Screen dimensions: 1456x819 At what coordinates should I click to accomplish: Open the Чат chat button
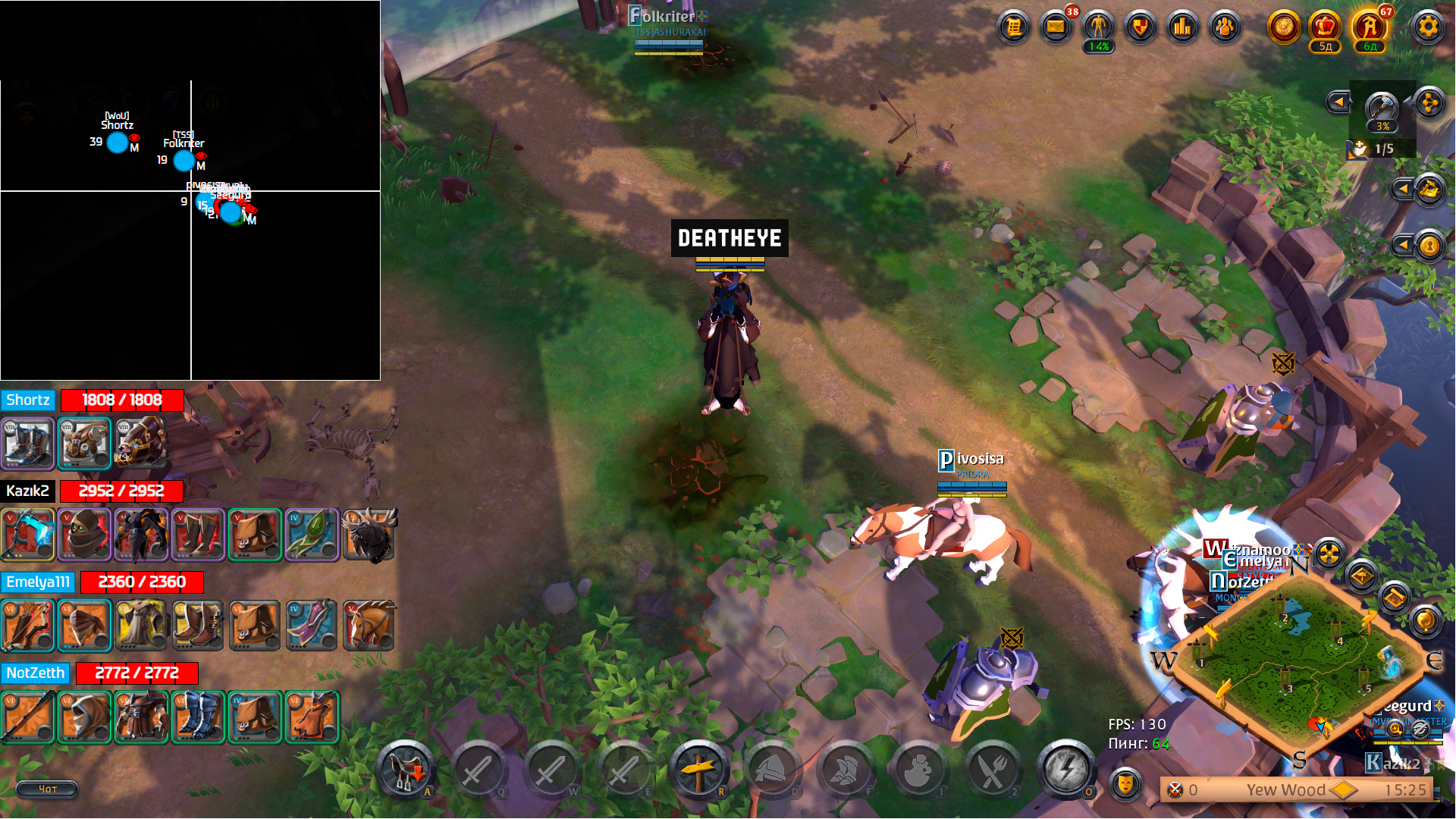47,789
